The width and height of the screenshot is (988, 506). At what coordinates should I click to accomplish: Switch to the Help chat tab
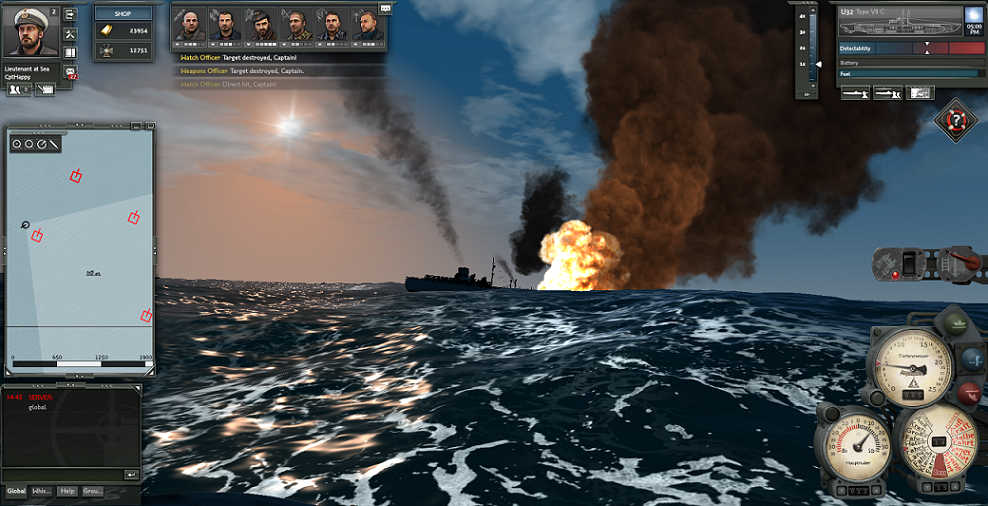[x=67, y=491]
